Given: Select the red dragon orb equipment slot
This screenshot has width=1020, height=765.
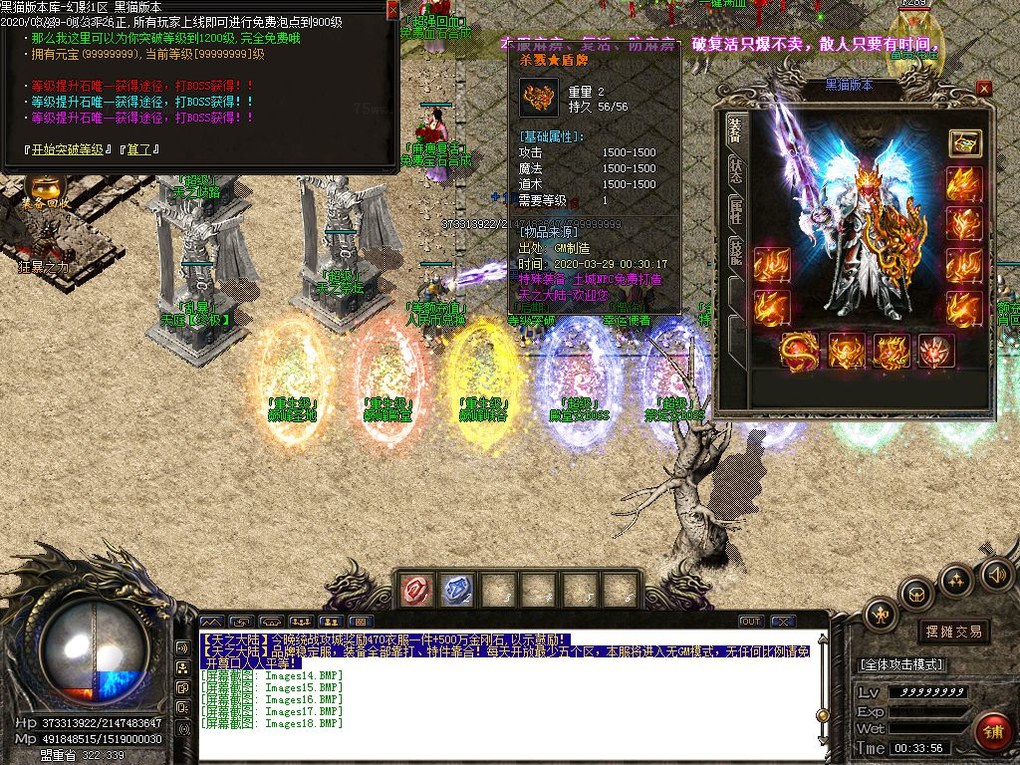Looking at the screenshot, I should [x=799, y=351].
